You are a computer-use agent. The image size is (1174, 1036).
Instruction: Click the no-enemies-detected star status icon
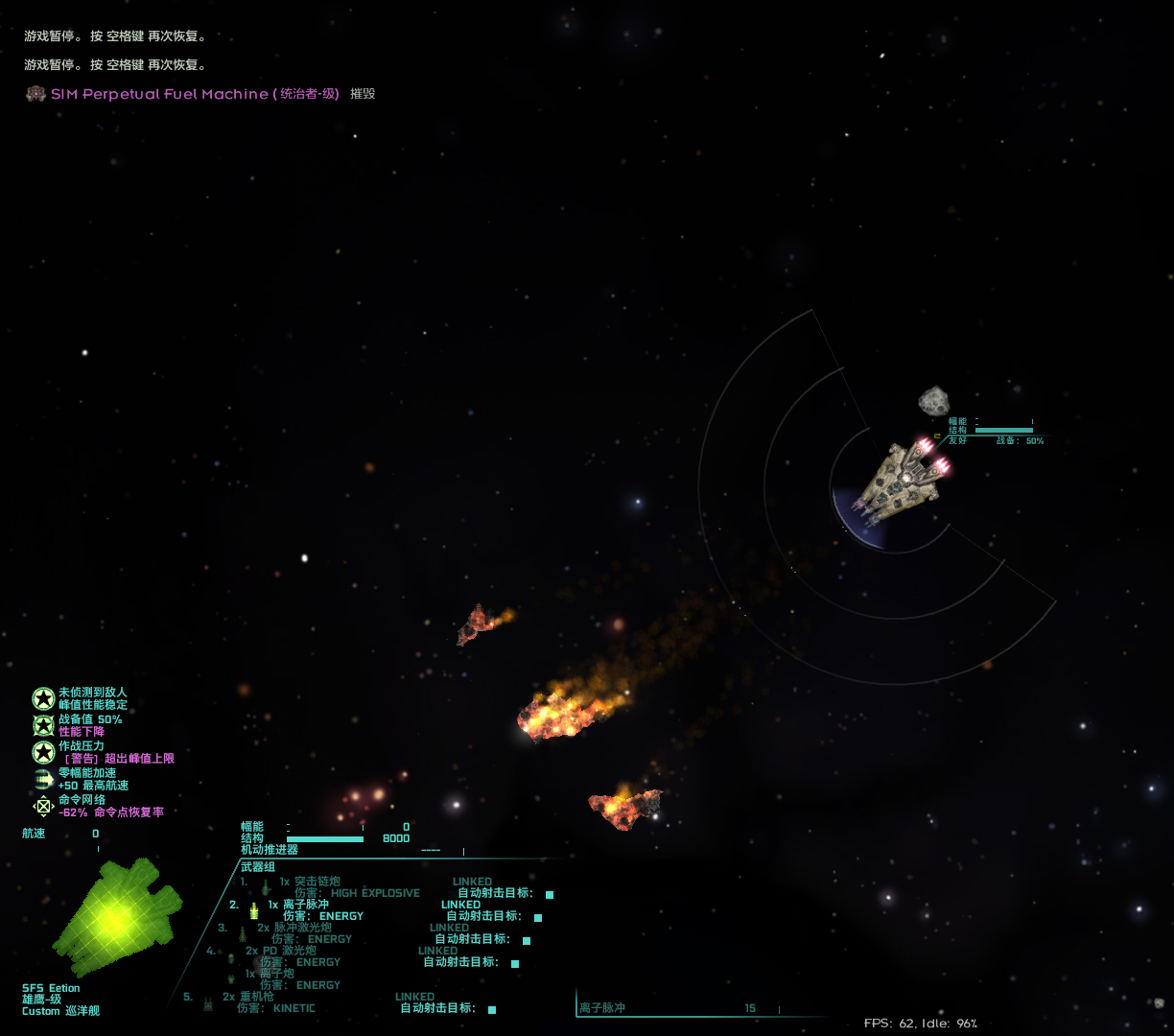tap(43, 698)
